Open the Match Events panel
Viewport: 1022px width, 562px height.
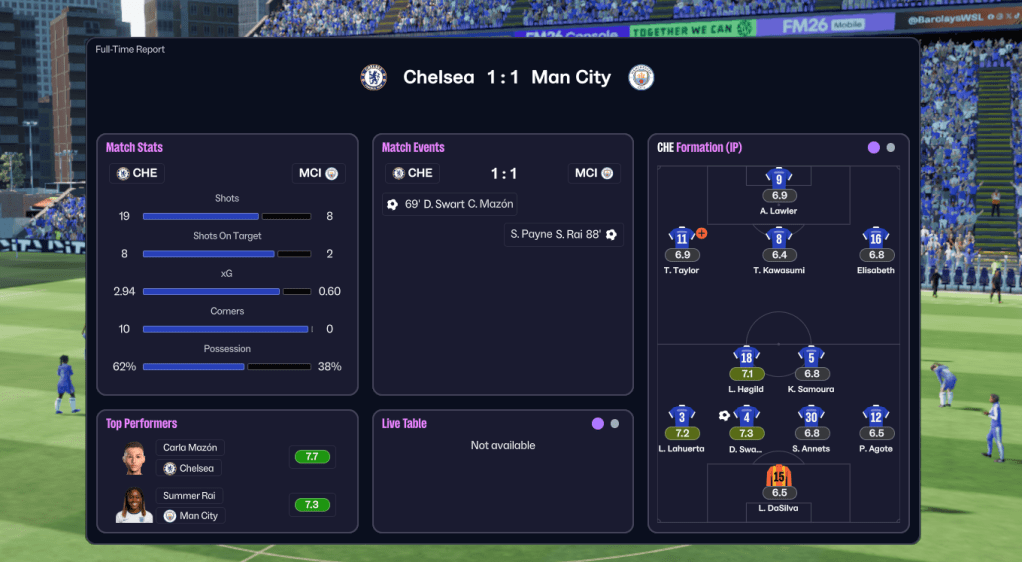(x=413, y=148)
